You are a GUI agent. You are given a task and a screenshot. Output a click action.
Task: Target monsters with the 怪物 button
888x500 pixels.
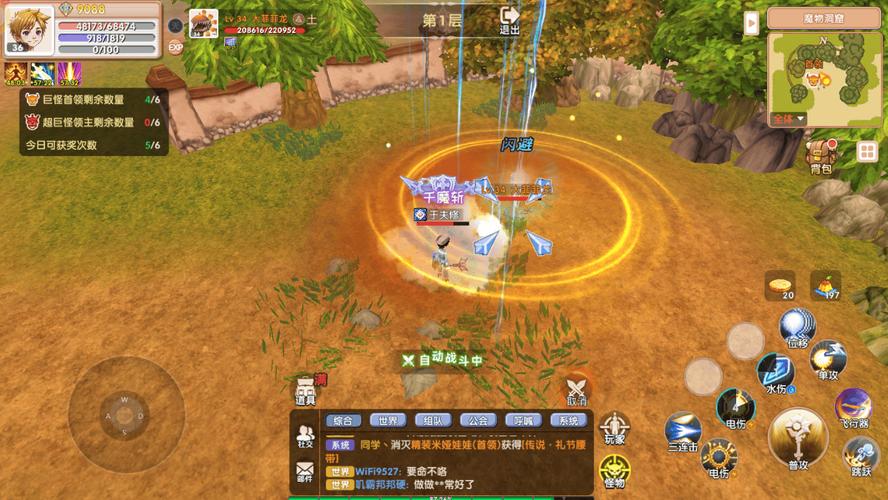pos(614,470)
